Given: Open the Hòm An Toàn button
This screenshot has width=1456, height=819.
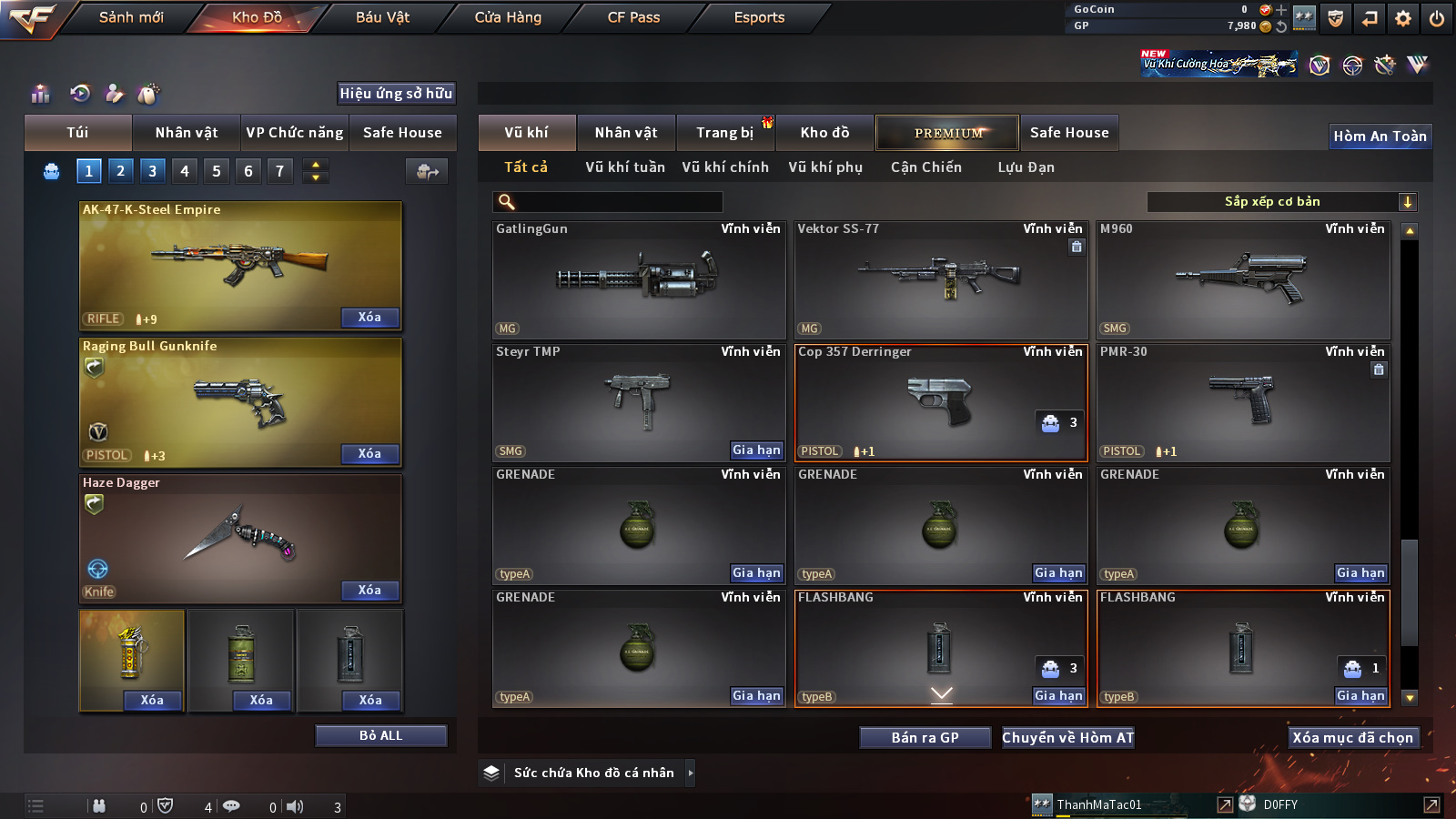Looking at the screenshot, I should (x=1380, y=136).
